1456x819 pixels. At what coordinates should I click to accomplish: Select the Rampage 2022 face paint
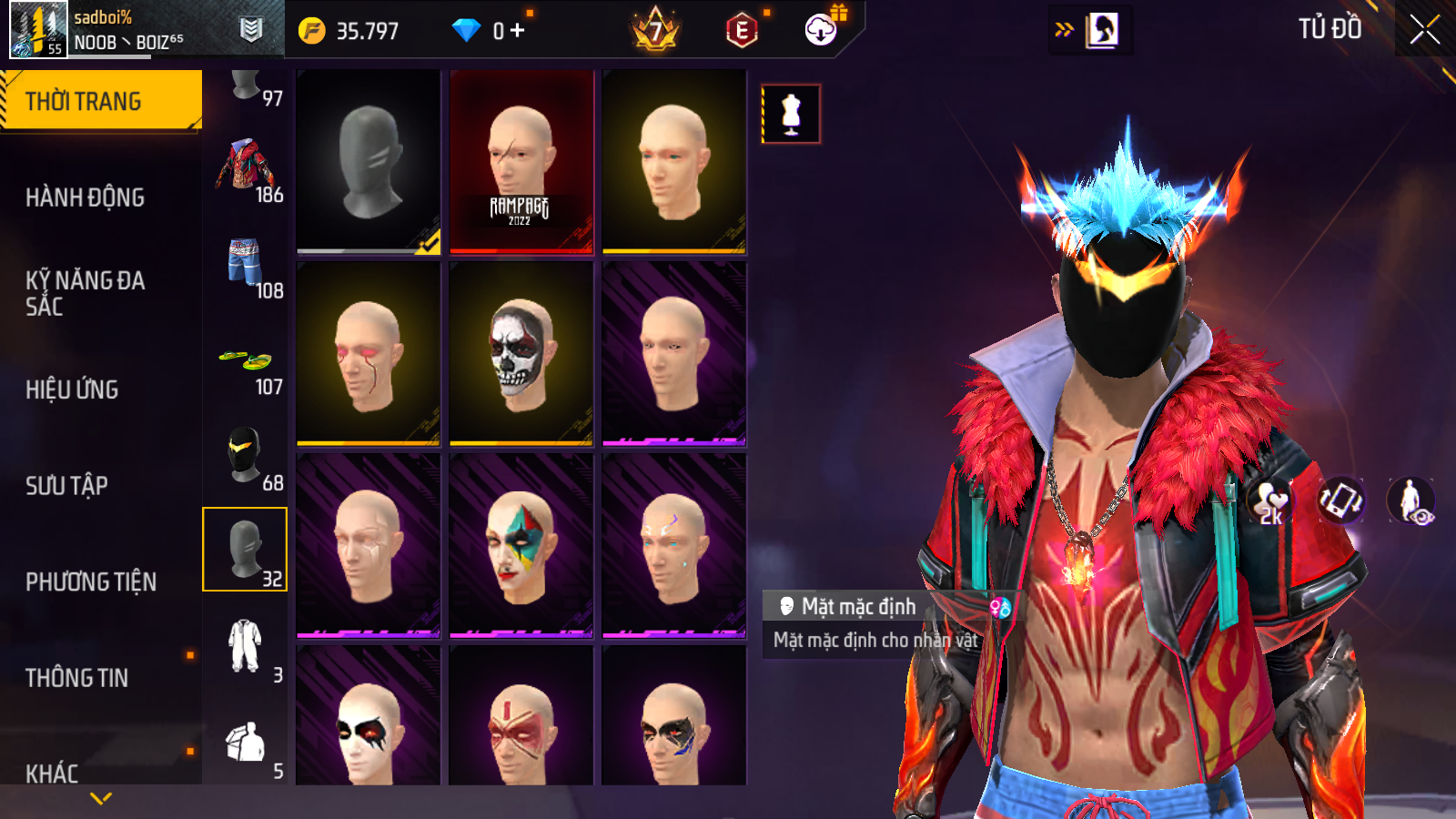521,162
